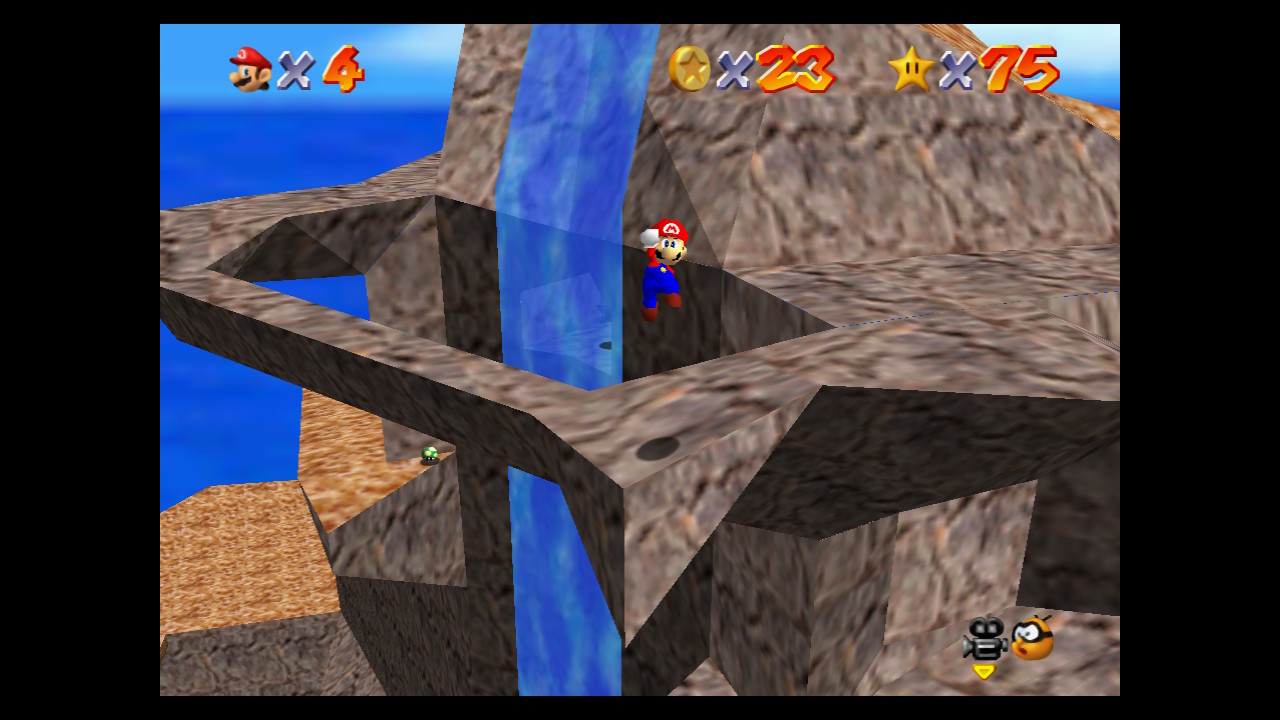This screenshot has width=1280, height=720.
Task: Click the star counter icon
Action: pyautogui.click(x=912, y=70)
